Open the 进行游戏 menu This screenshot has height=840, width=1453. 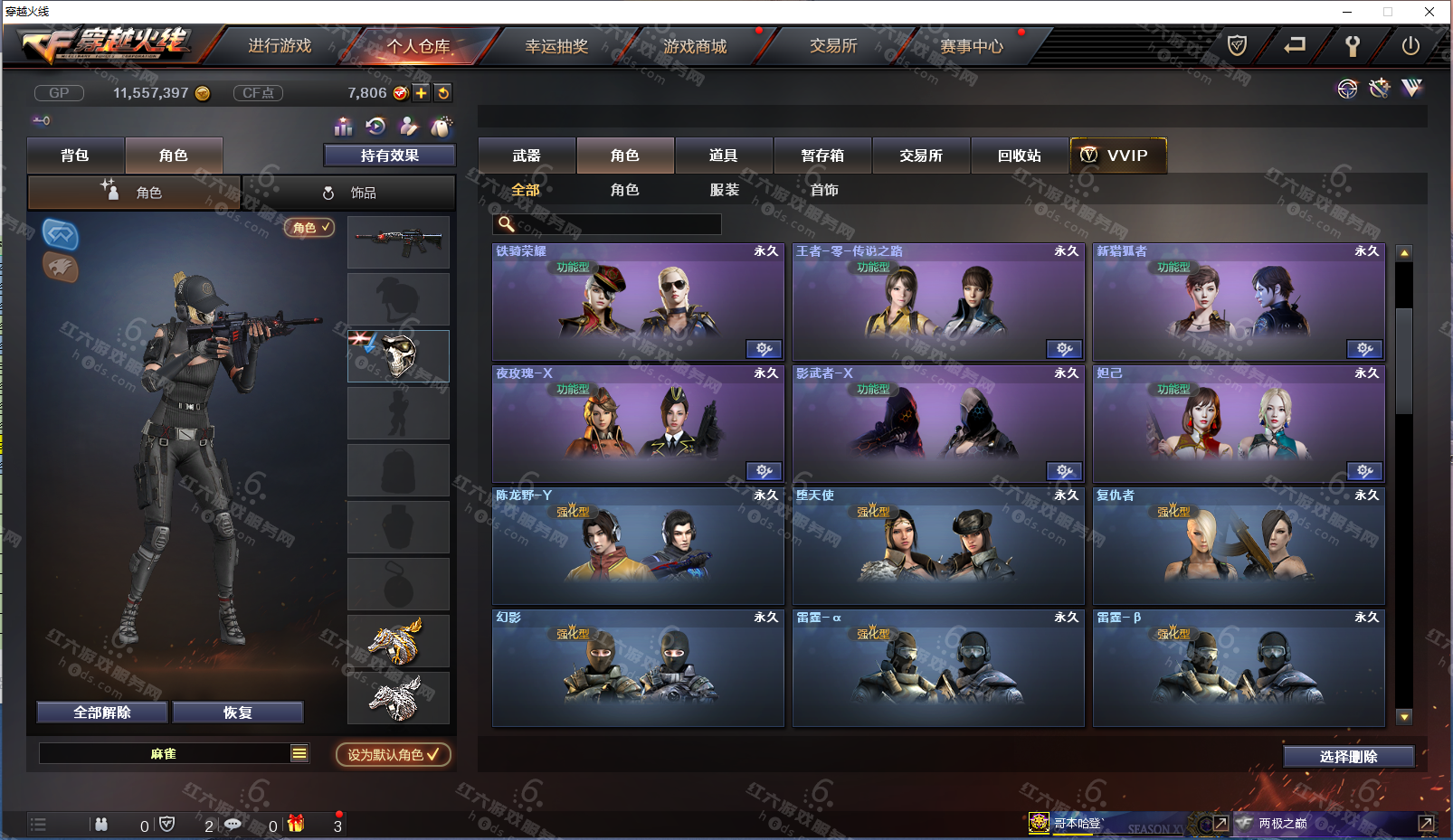pyautogui.click(x=280, y=46)
